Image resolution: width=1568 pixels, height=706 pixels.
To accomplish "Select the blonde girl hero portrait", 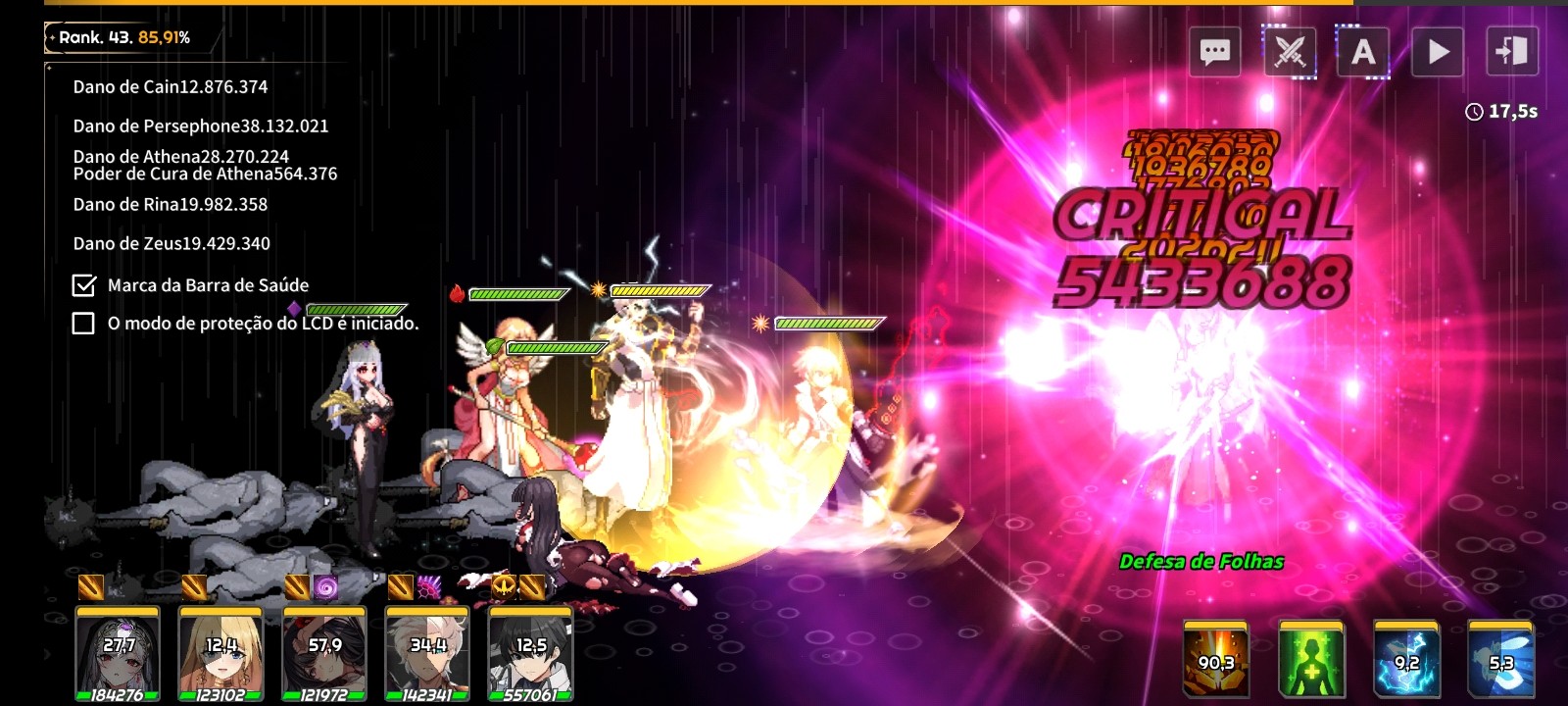I will (220, 652).
